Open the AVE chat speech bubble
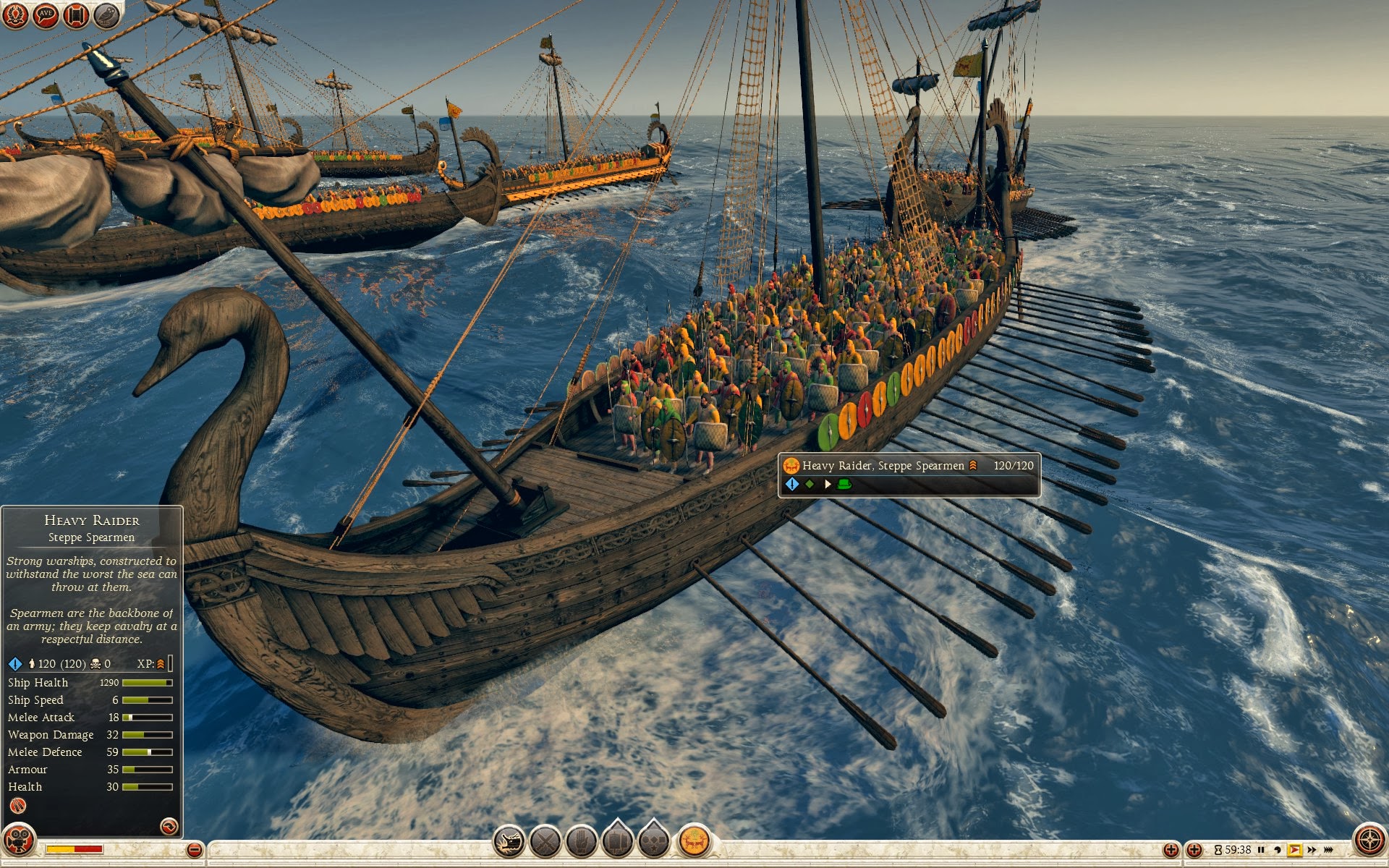 46,15
